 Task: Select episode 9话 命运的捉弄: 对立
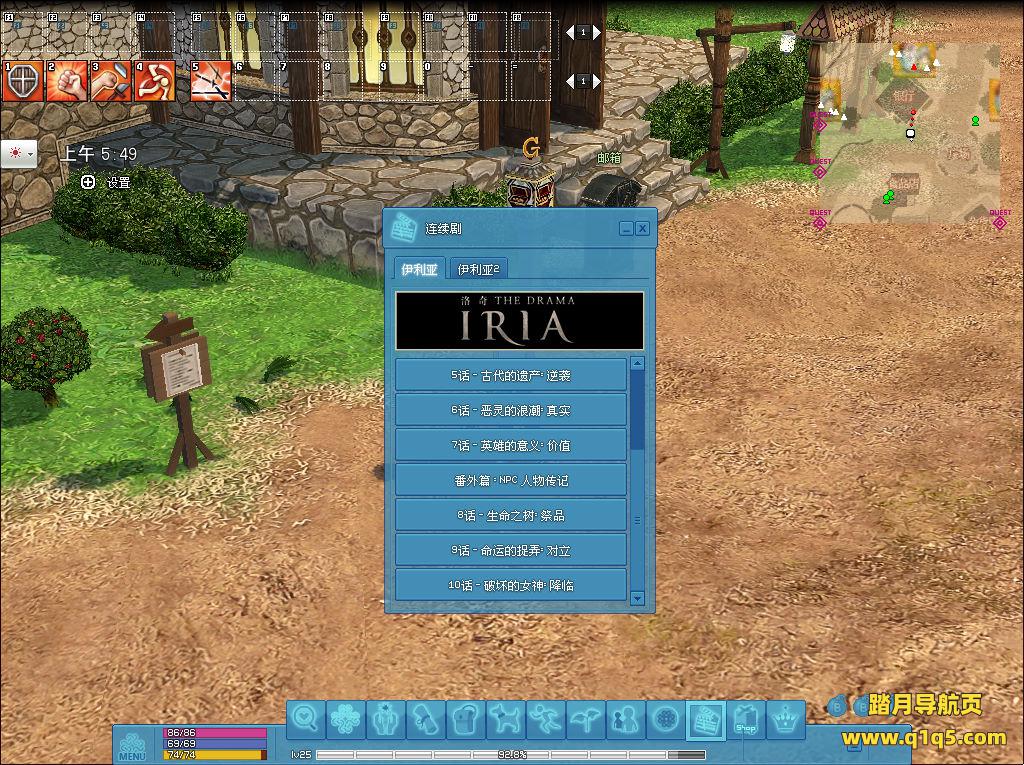tap(511, 550)
